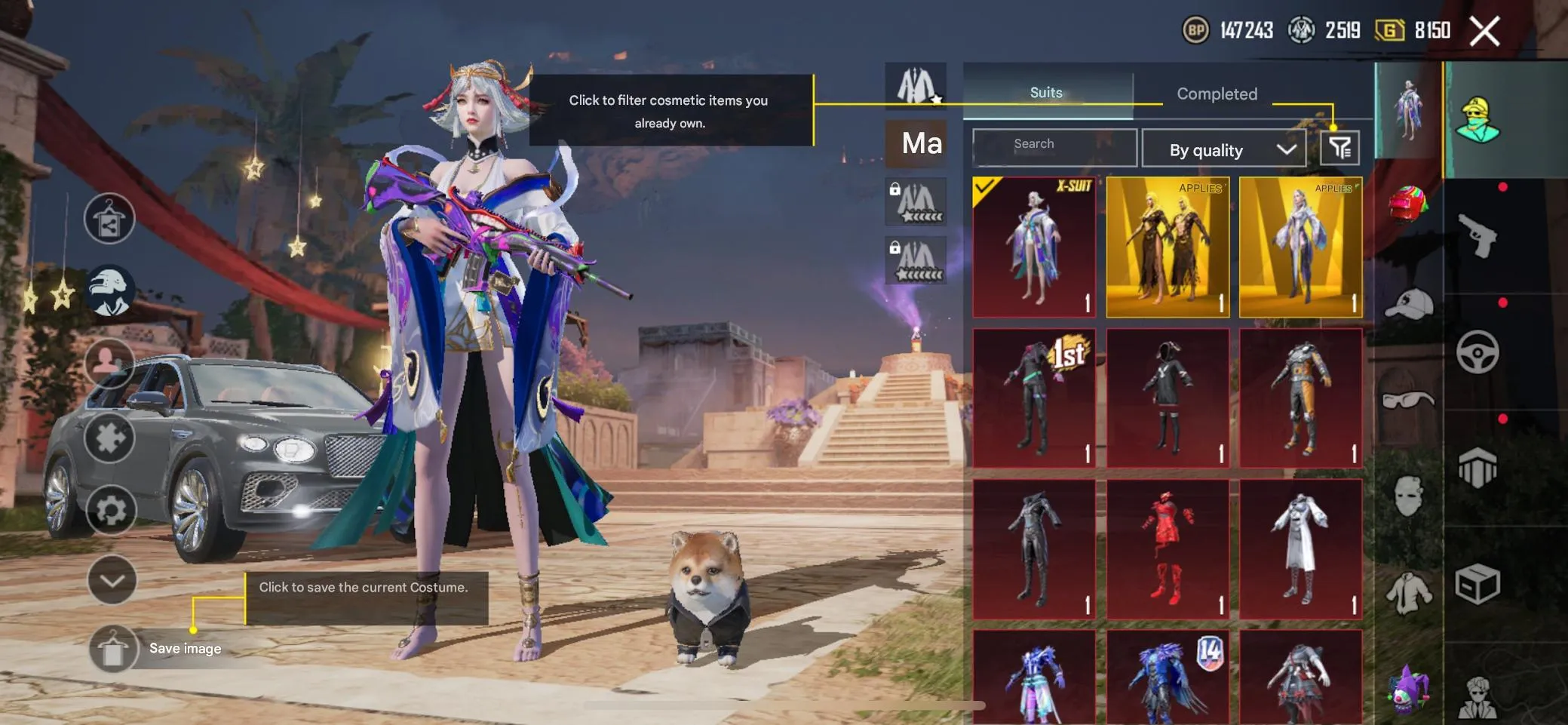Click the Search input field
Viewport: 1568px width, 725px height.
click(x=1054, y=147)
